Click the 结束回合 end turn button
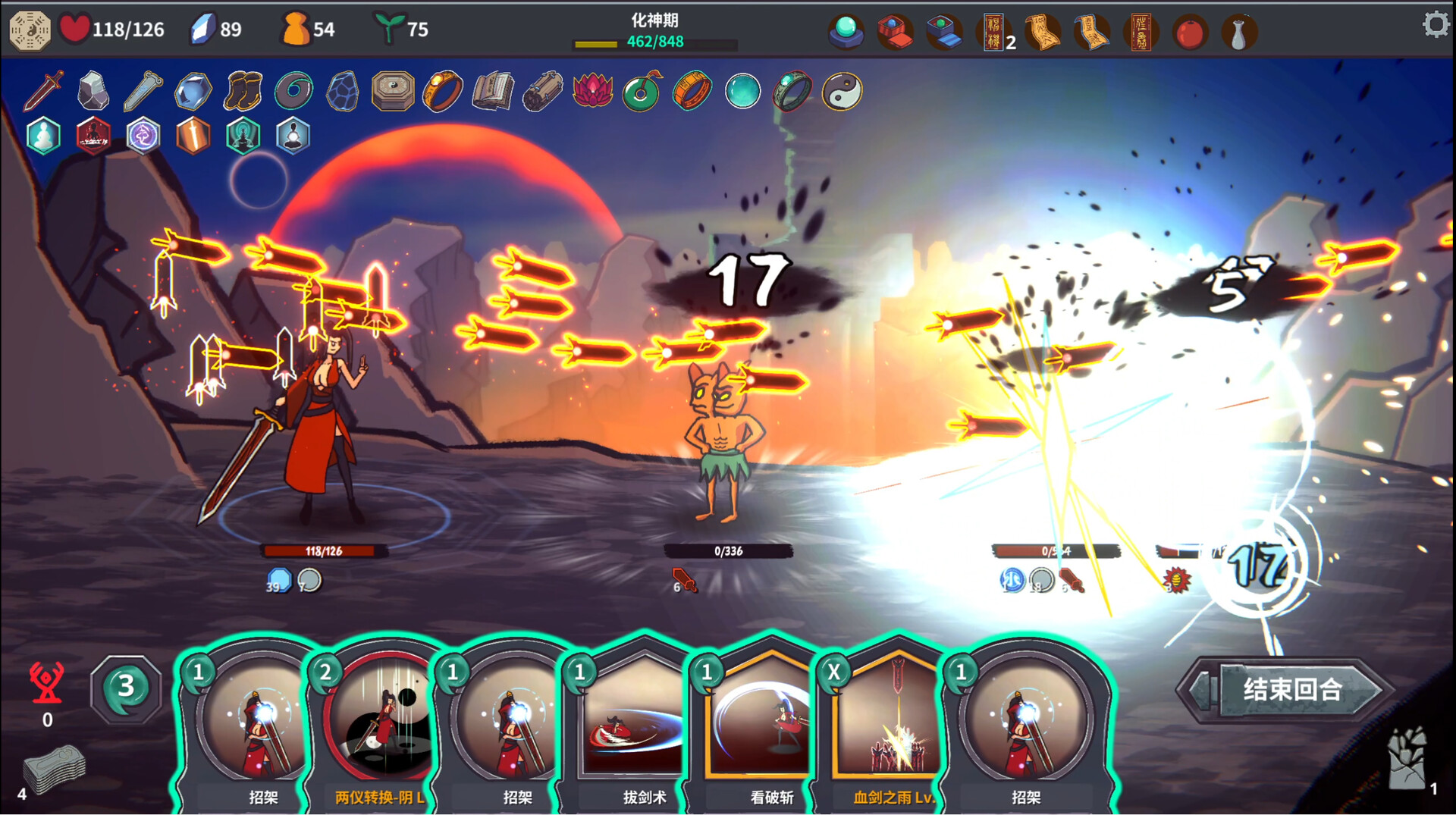 [x=1291, y=689]
